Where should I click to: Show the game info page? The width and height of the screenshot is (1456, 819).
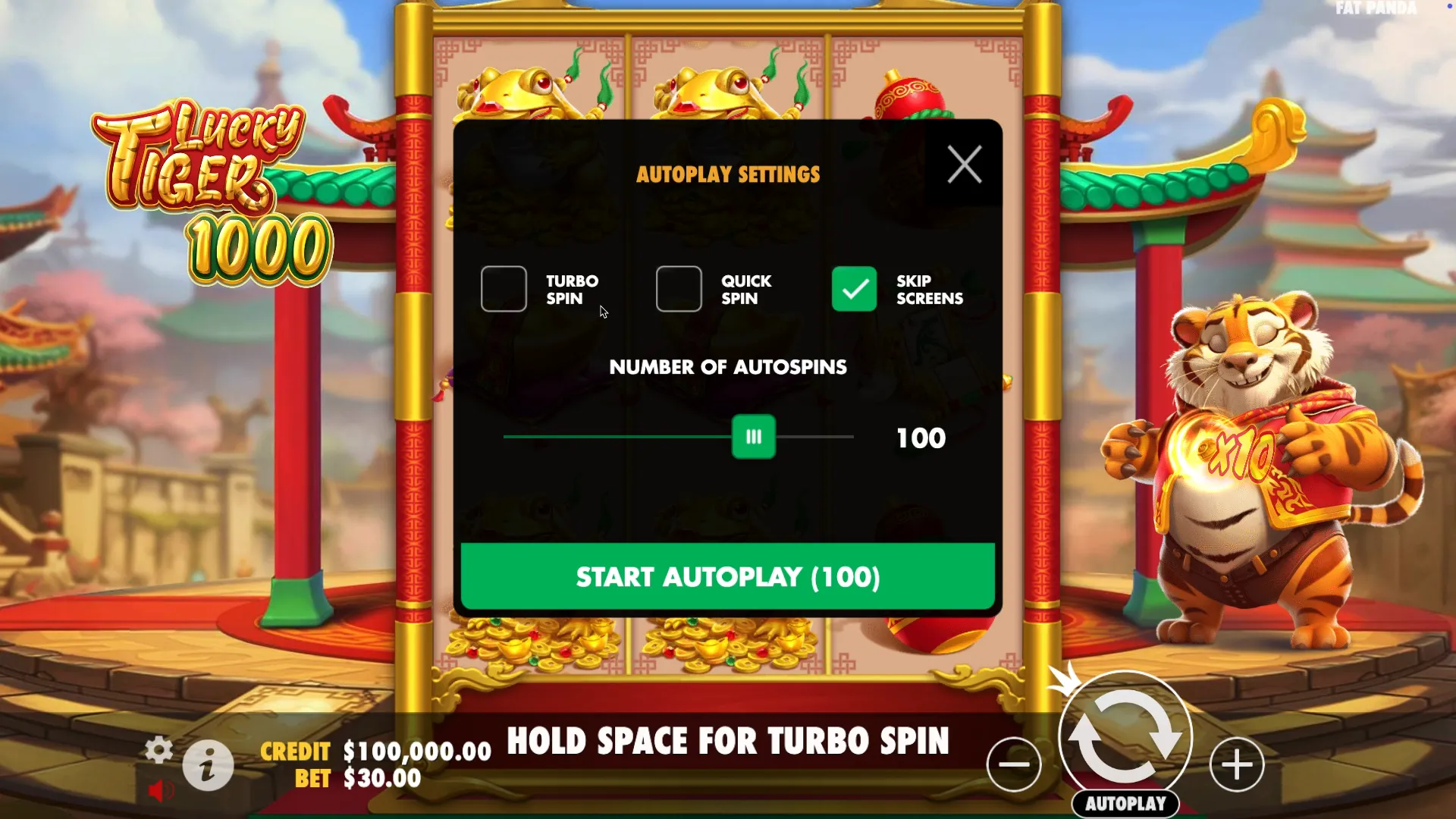pos(208,766)
